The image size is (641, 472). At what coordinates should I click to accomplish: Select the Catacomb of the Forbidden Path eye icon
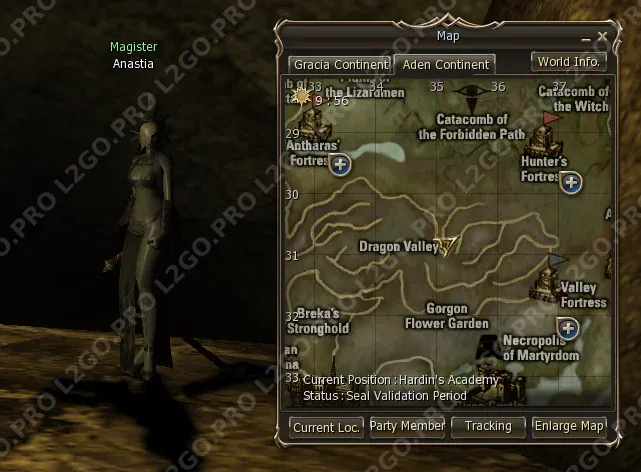point(467,98)
